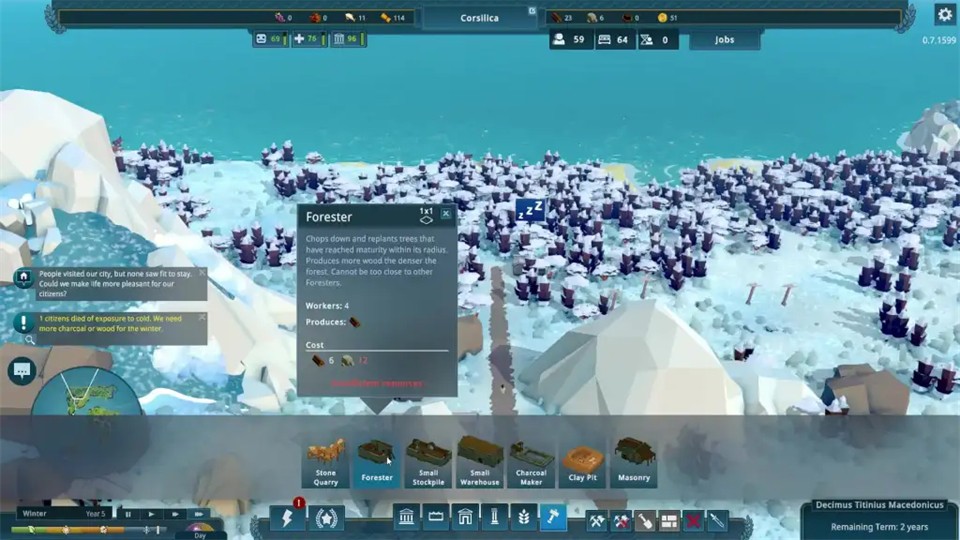The image size is (960, 540).
Task: Switch to the wheat farming build category
Action: point(523,518)
